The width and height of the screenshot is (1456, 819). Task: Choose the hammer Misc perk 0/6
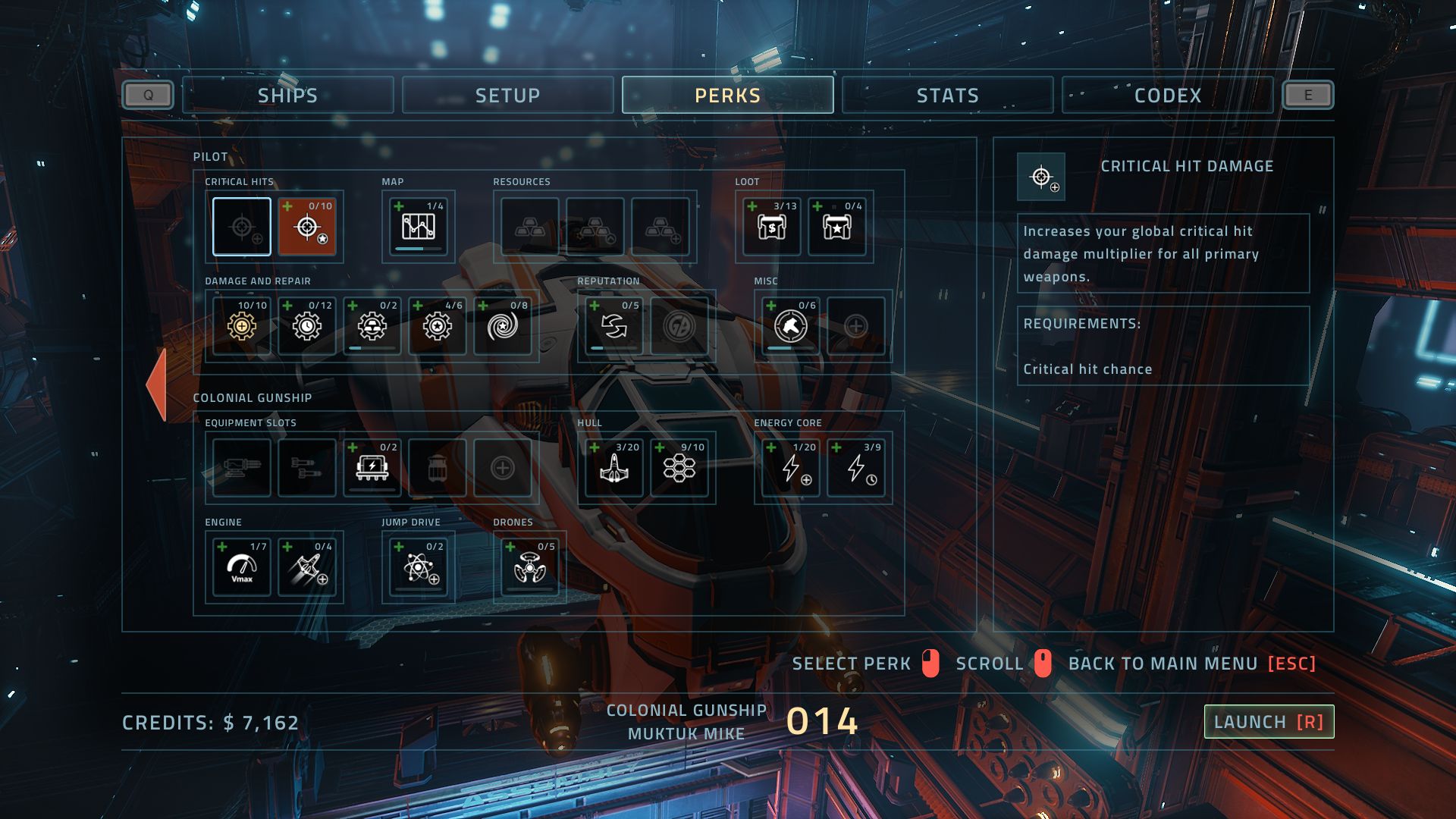tap(791, 326)
